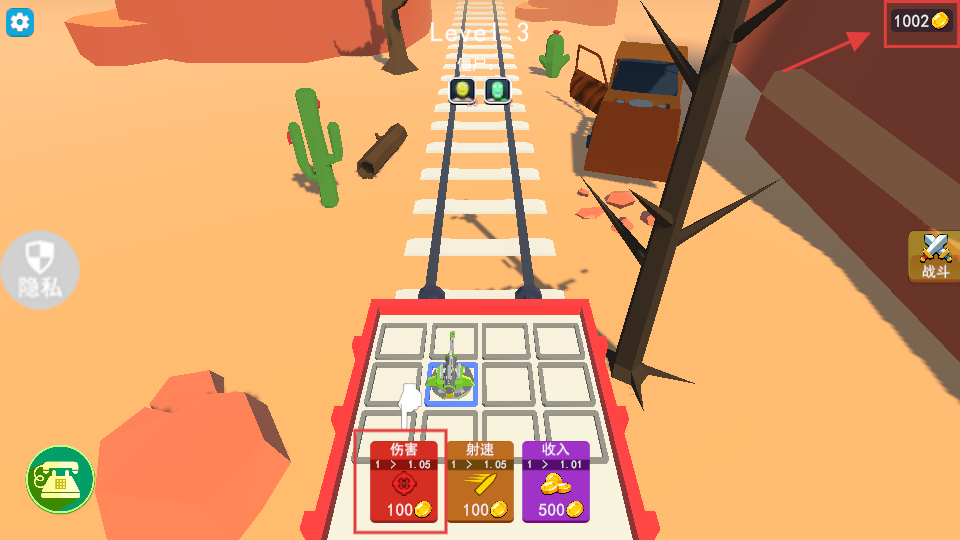This screenshot has height=540, width=960.
Task: Purchase the 射速 fire rate upgrade
Action: 480,482
